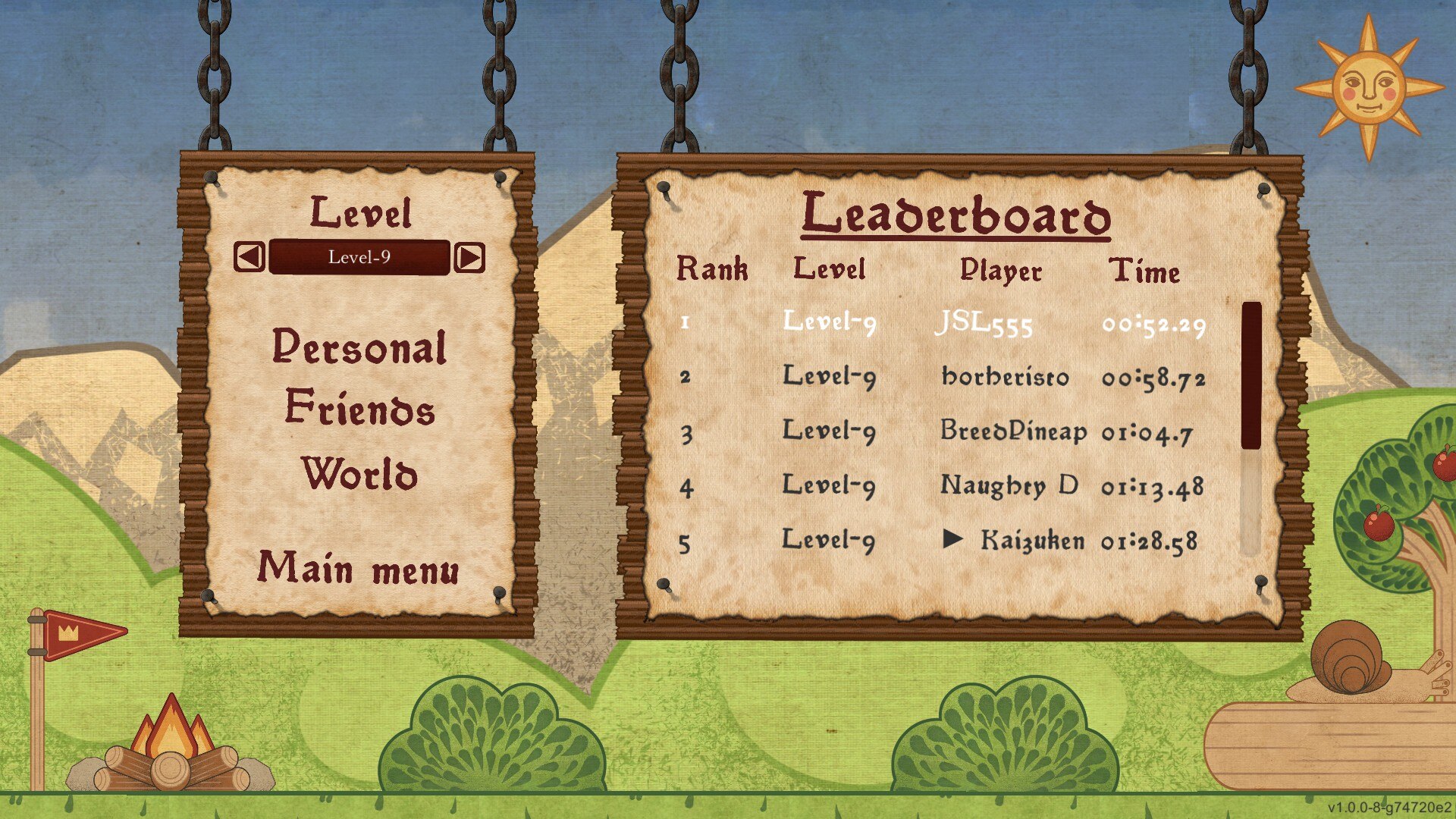Viewport: 1456px width, 819px height.
Task: Open the Level-9 level selector field
Action: point(359,257)
